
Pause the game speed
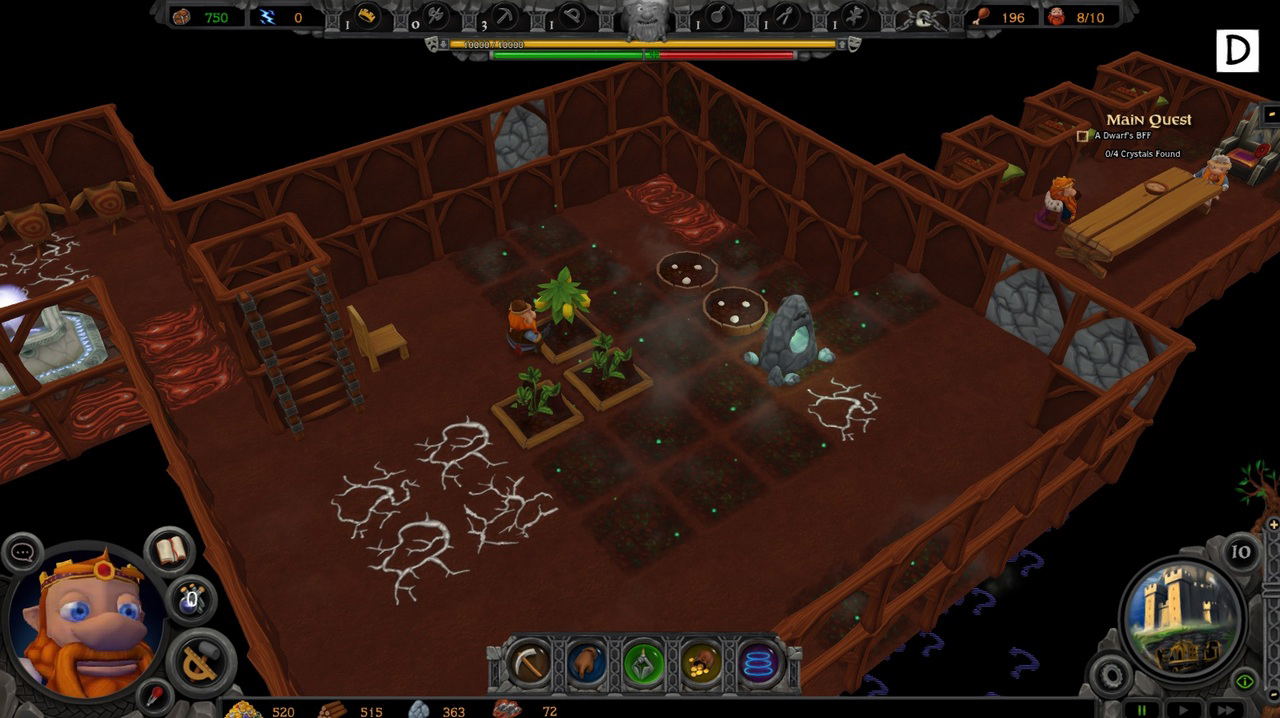pos(1141,709)
